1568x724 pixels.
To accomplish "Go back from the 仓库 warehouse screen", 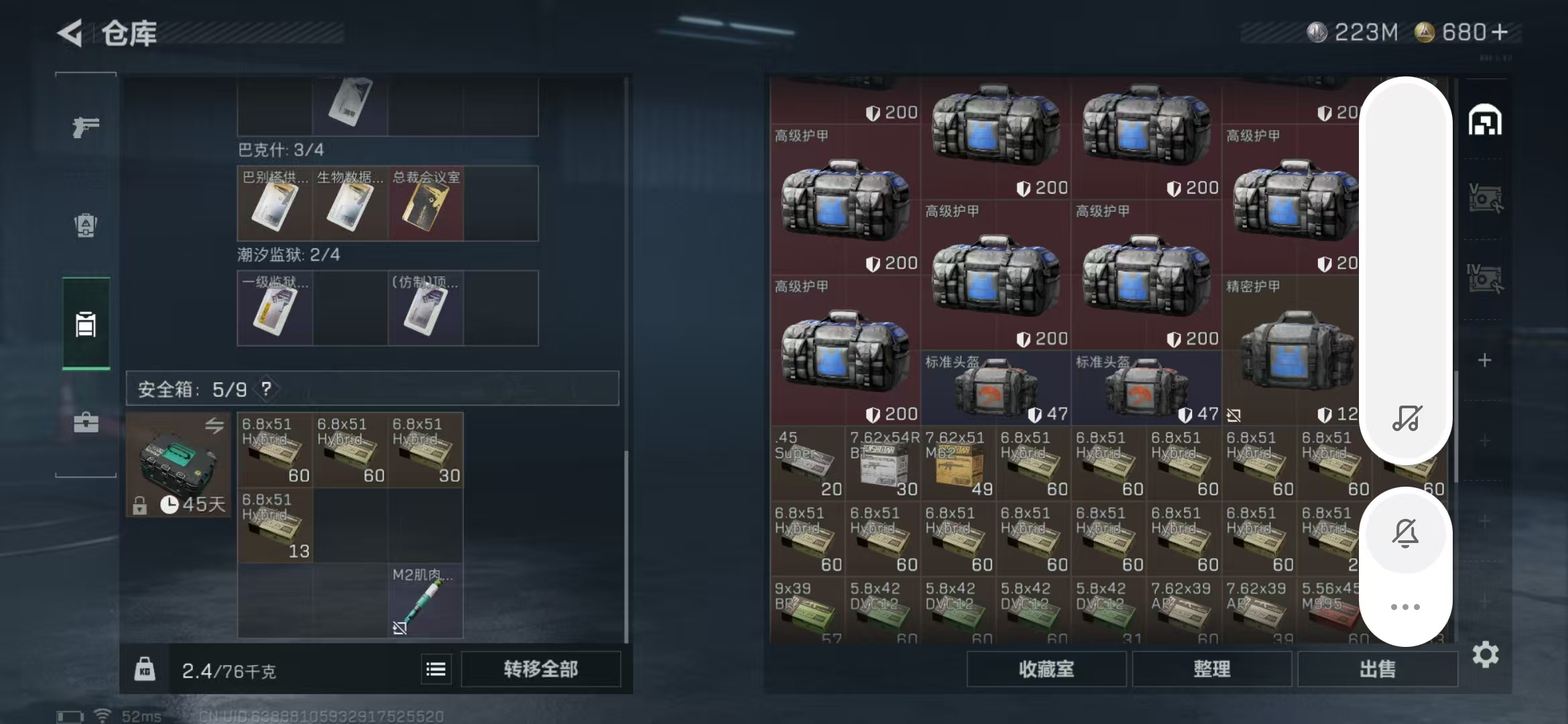I will coord(71,33).
